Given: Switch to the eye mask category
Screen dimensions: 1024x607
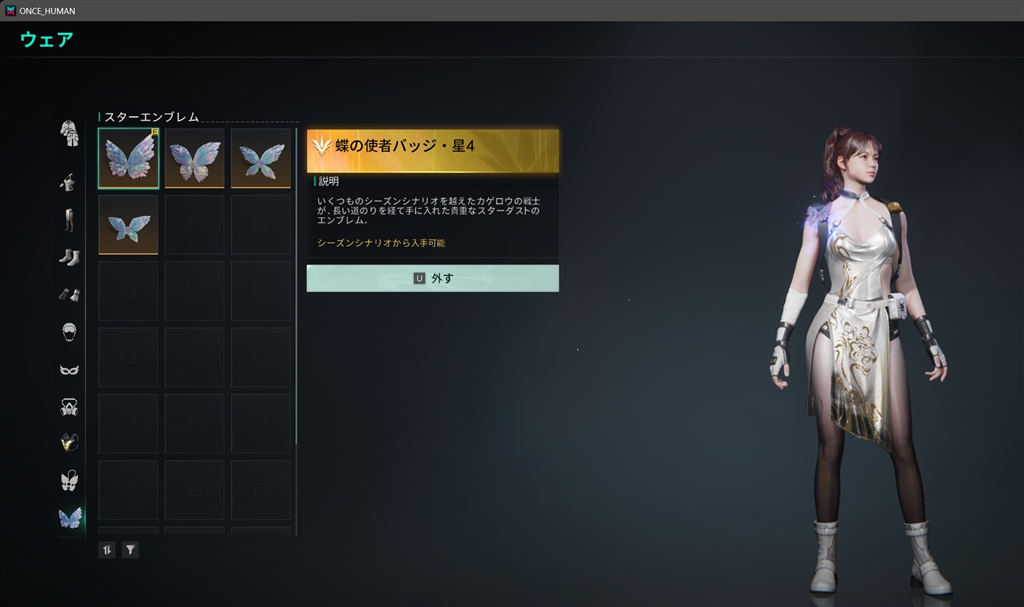Looking at the screenshot, I should (69, 369).
